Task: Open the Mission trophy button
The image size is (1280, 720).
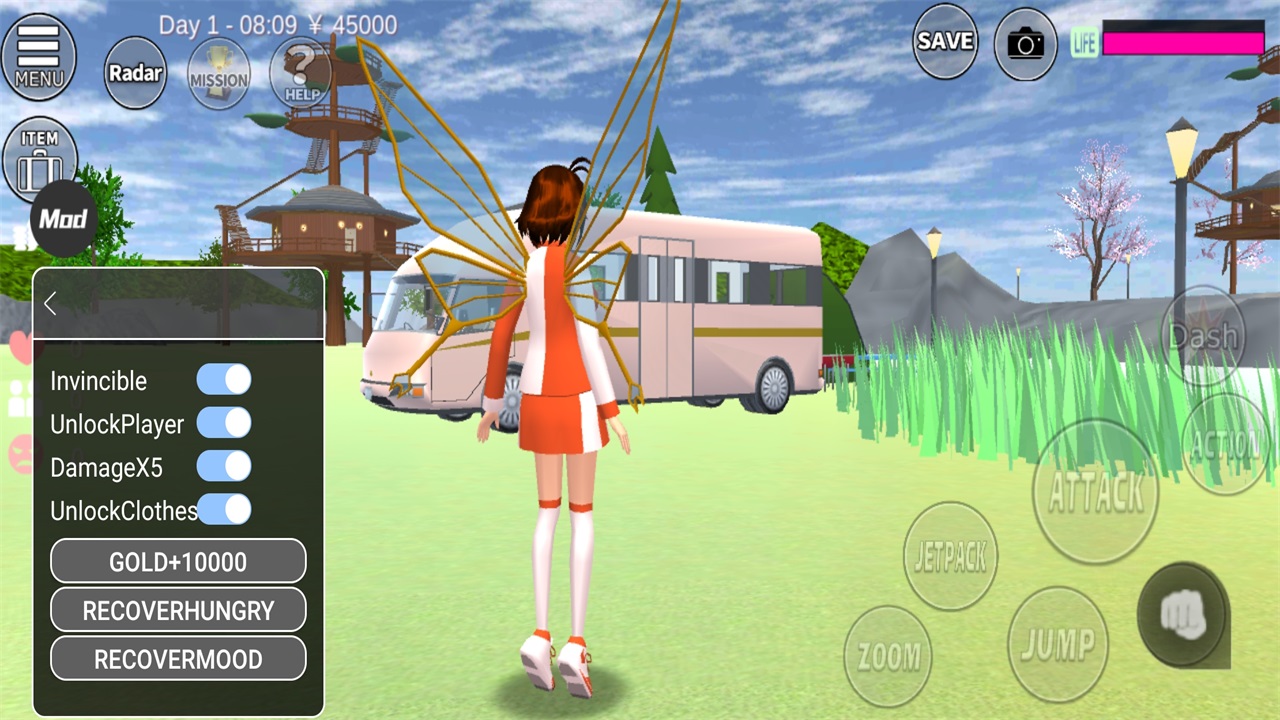Action: [219, 74]
